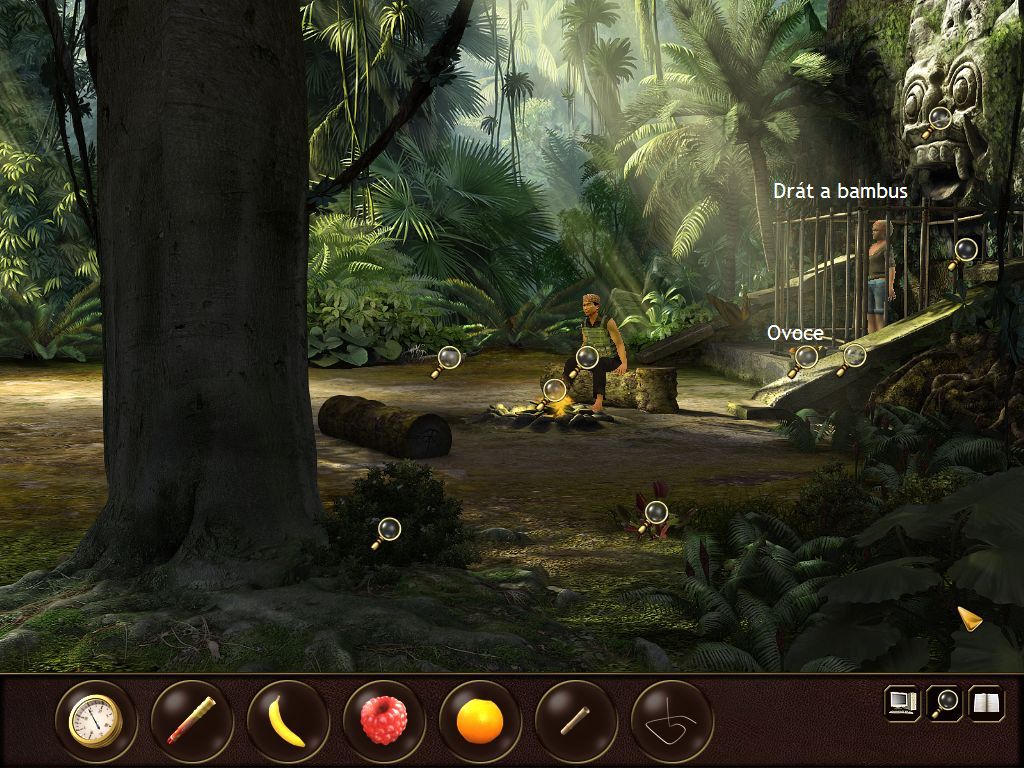Select the orange fruit slot

click(480, 721)
